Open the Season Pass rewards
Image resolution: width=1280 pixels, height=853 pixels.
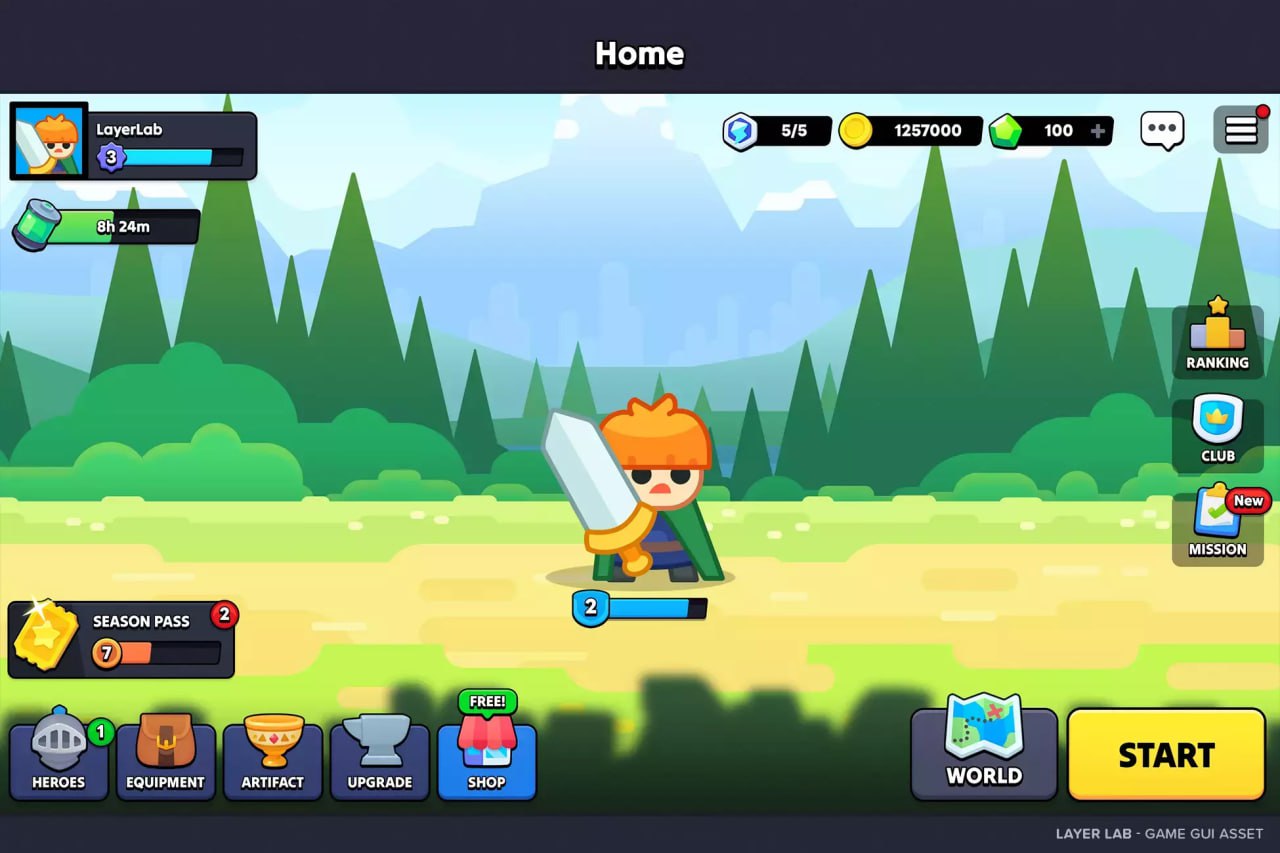coord(120,638)
